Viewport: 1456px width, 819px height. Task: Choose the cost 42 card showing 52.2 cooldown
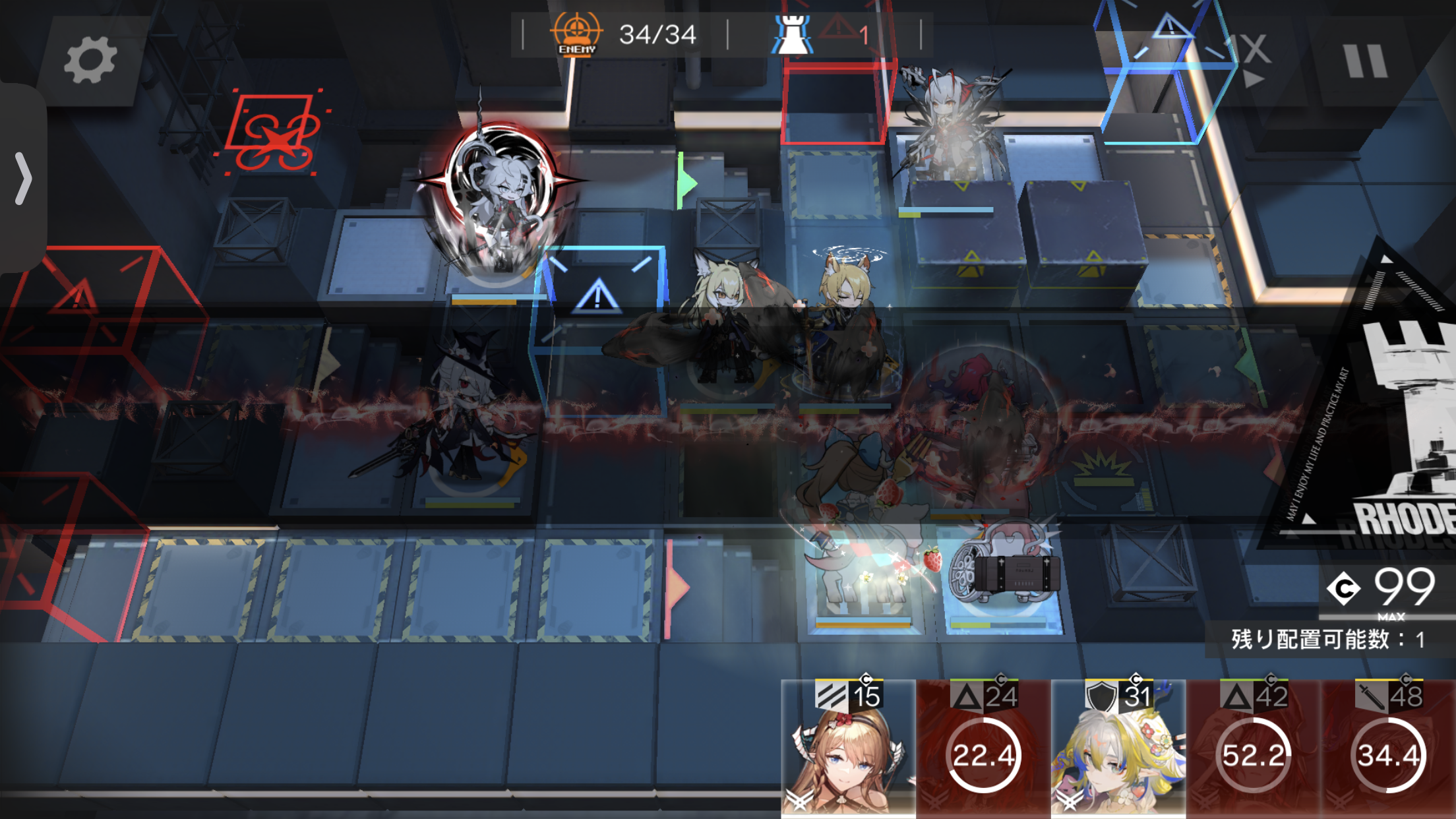1253,750
